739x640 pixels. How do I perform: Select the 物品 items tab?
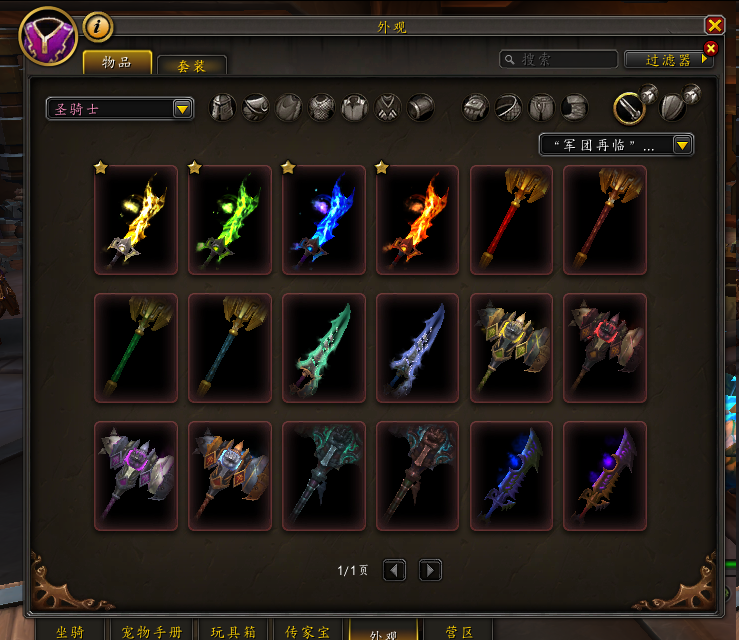pyautogui.click(x=117, y=62)
